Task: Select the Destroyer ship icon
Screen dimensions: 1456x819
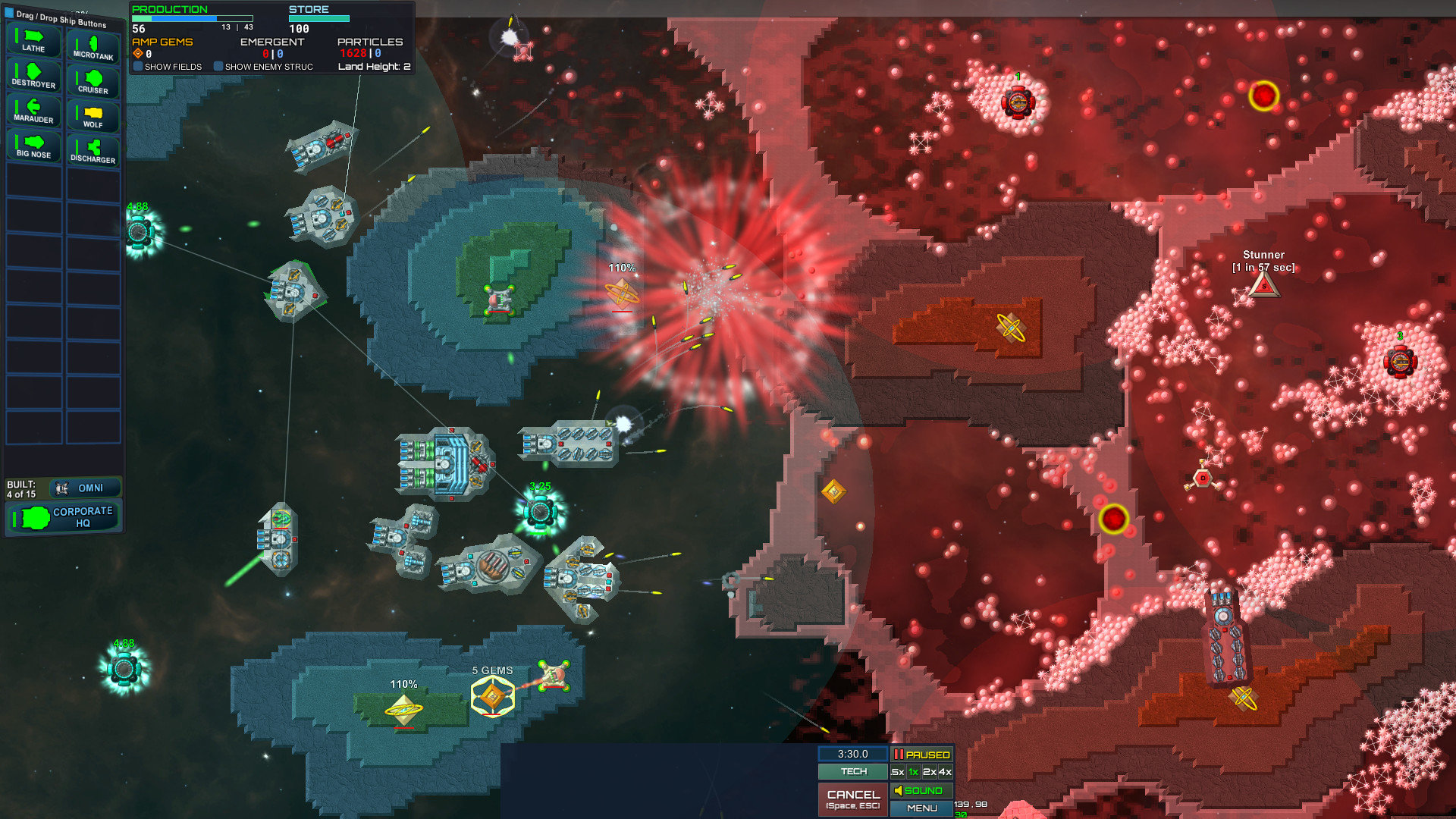Action: (33, 76)
